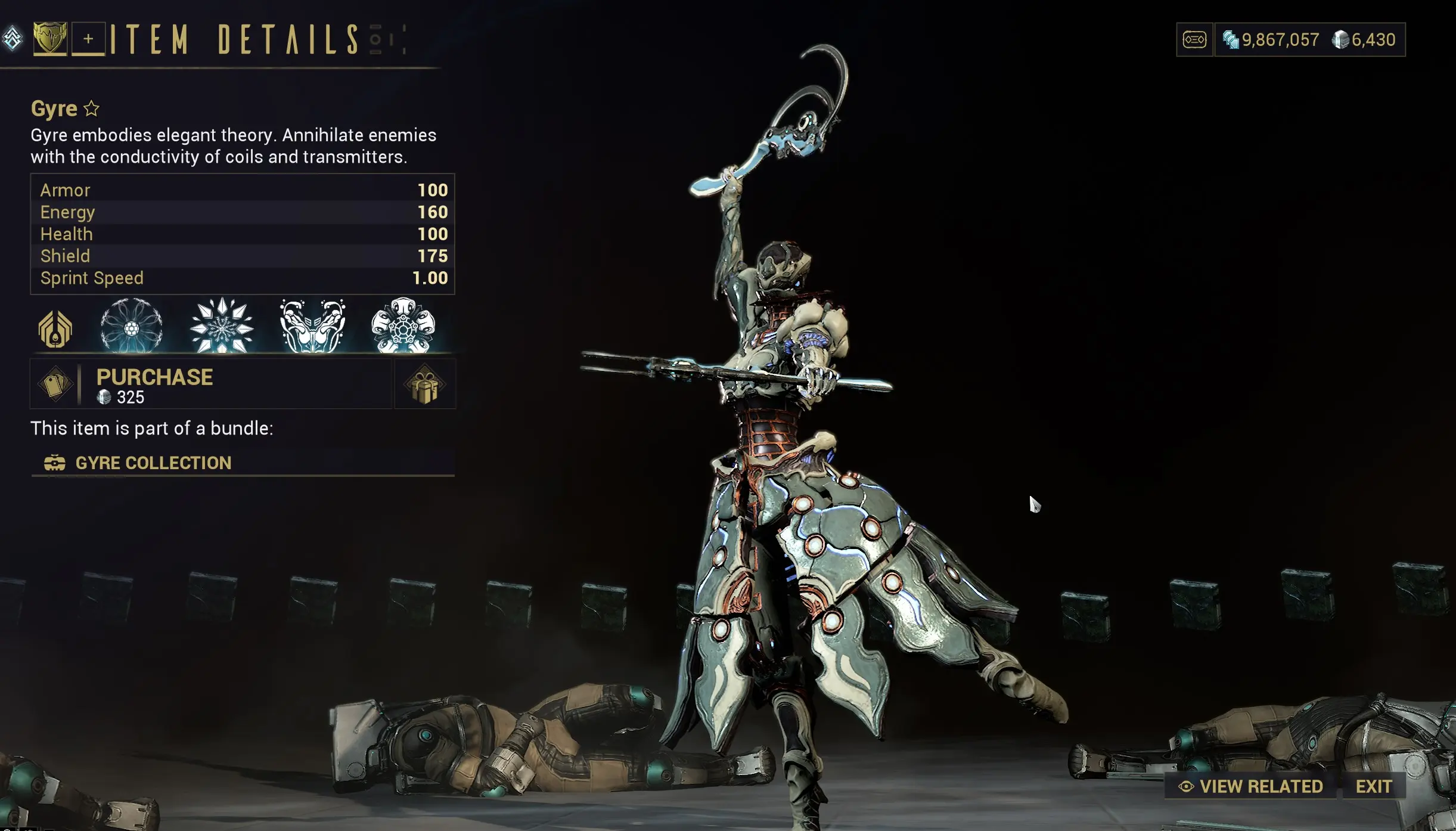Click Exit to leave this screen
The image size is (1456, 831).
click(x=1373, y=786)
